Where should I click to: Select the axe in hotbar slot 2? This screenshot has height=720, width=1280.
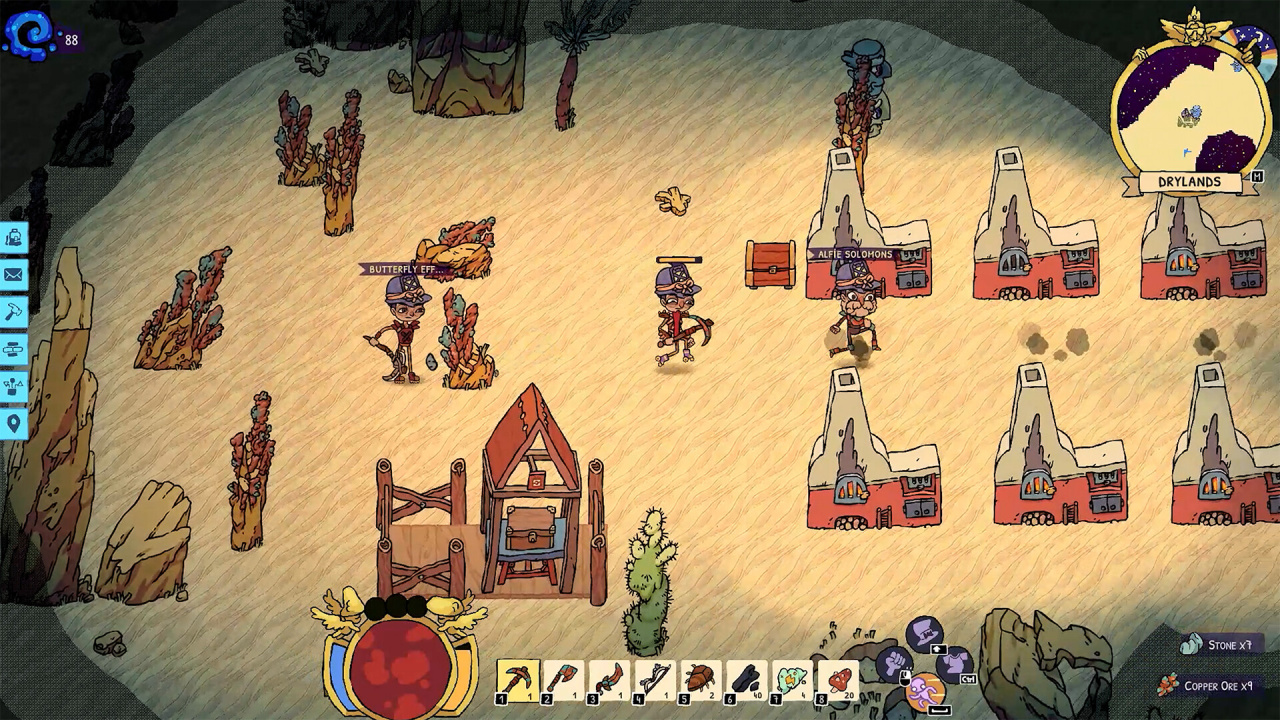pyautogui.click(x=563, y=681)
